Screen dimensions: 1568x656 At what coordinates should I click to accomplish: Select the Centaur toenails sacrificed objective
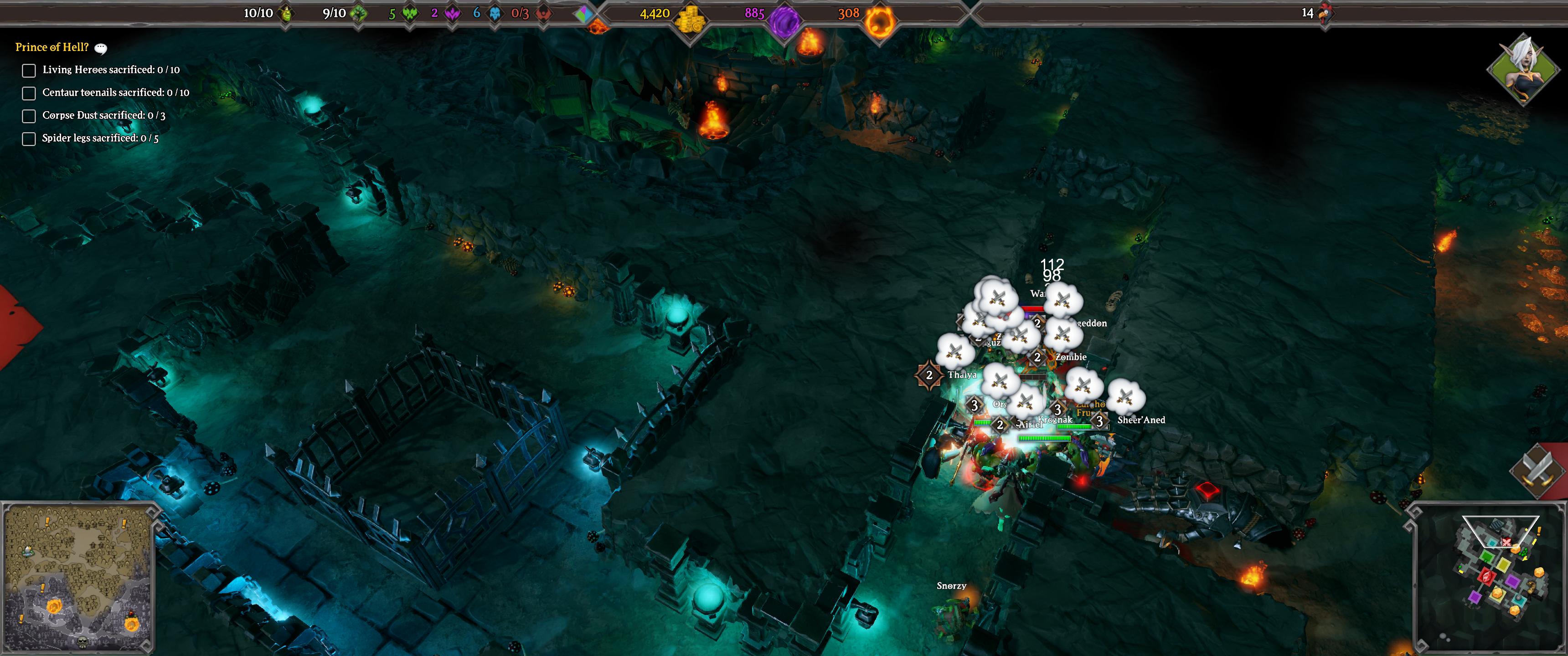(x=29, y=93)
